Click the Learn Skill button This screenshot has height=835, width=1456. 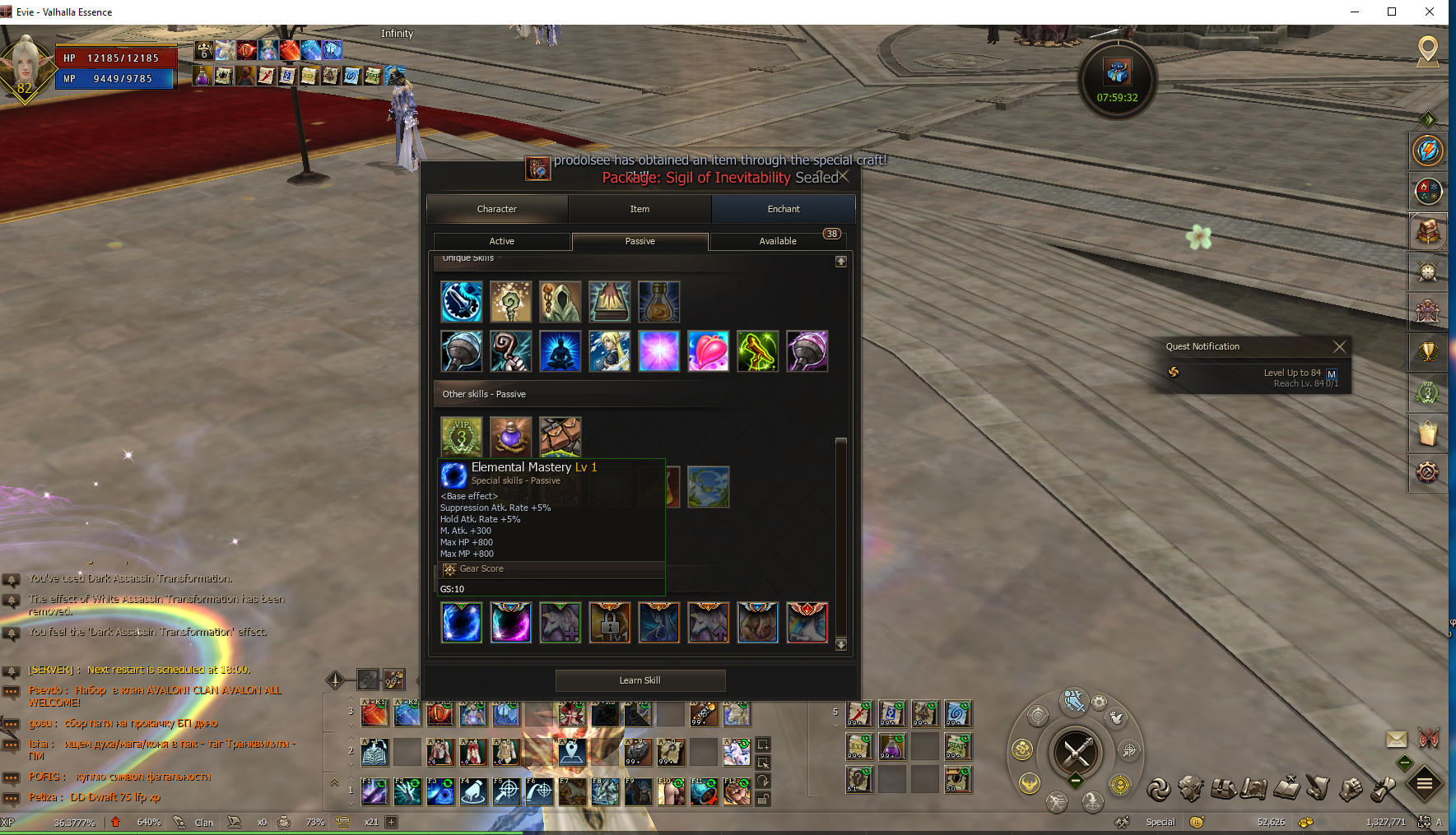pos(640,680)
